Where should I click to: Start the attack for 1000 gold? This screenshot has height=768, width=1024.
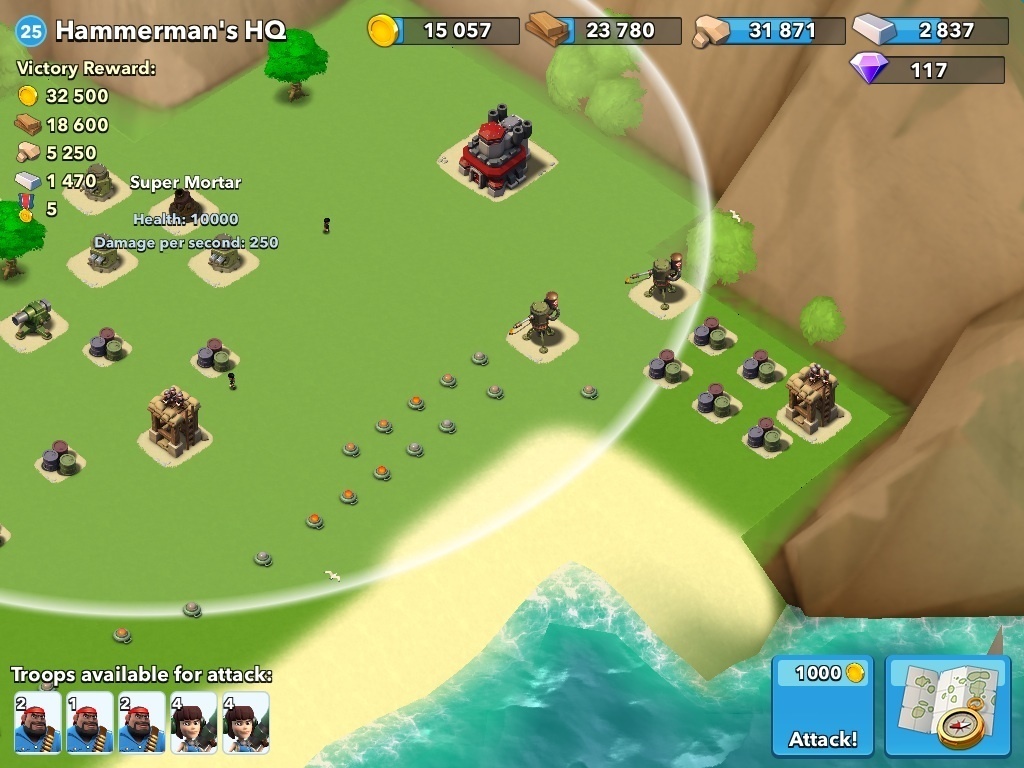point(823,706)
